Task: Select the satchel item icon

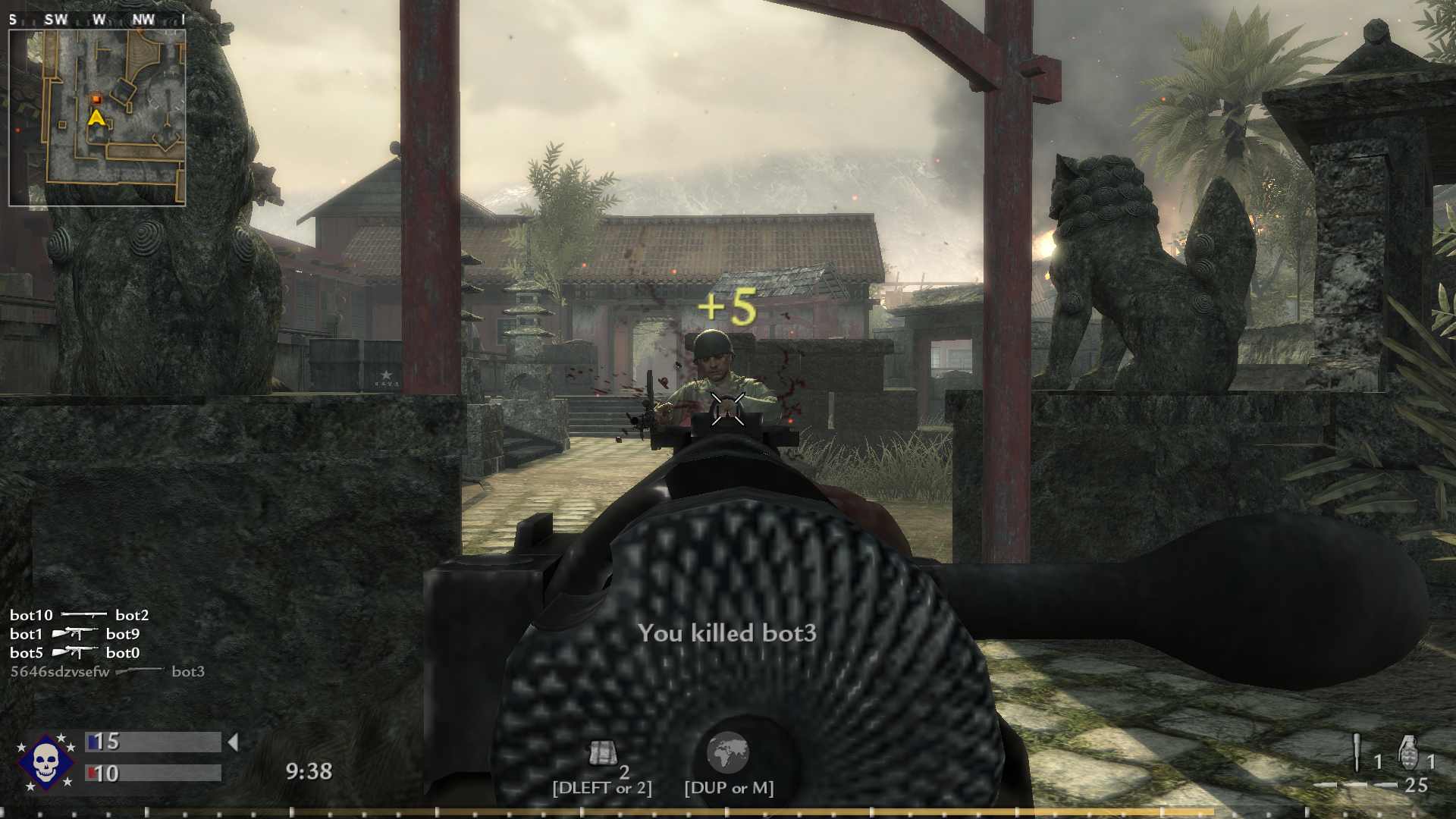Action: click(601, 754)
